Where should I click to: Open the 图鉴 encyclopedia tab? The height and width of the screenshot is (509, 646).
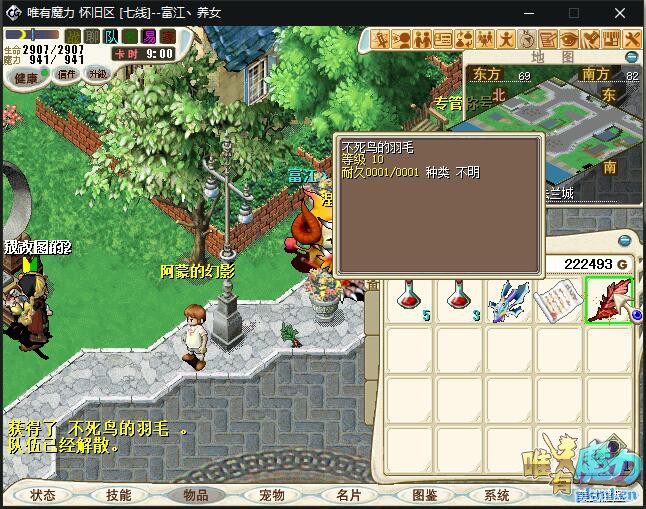[x=424, y=495]
